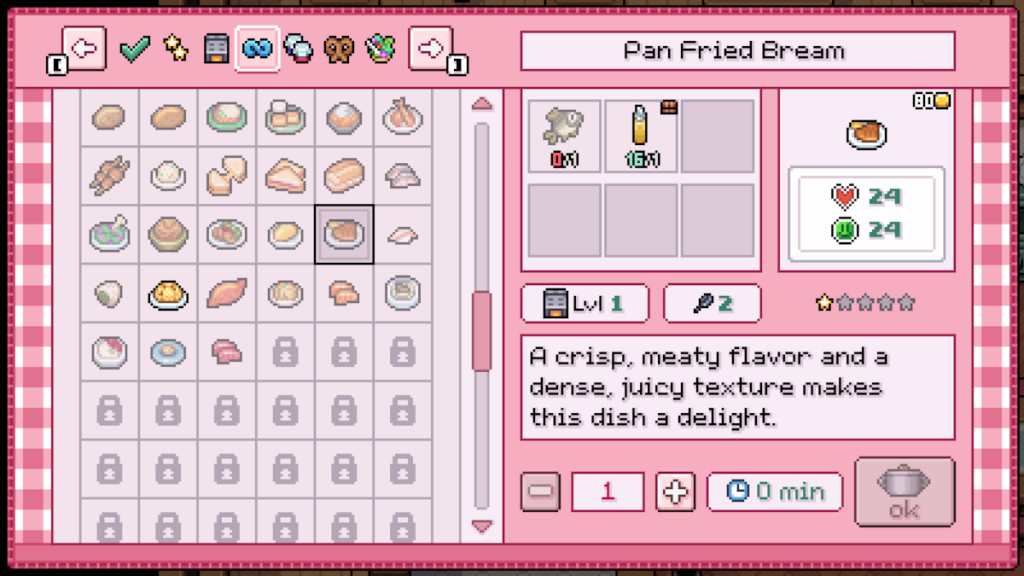Image resolution: width=1024 pixels, height=576 pixels.
Task: Switch to the oven category tab
Action: tap(216, 49)
